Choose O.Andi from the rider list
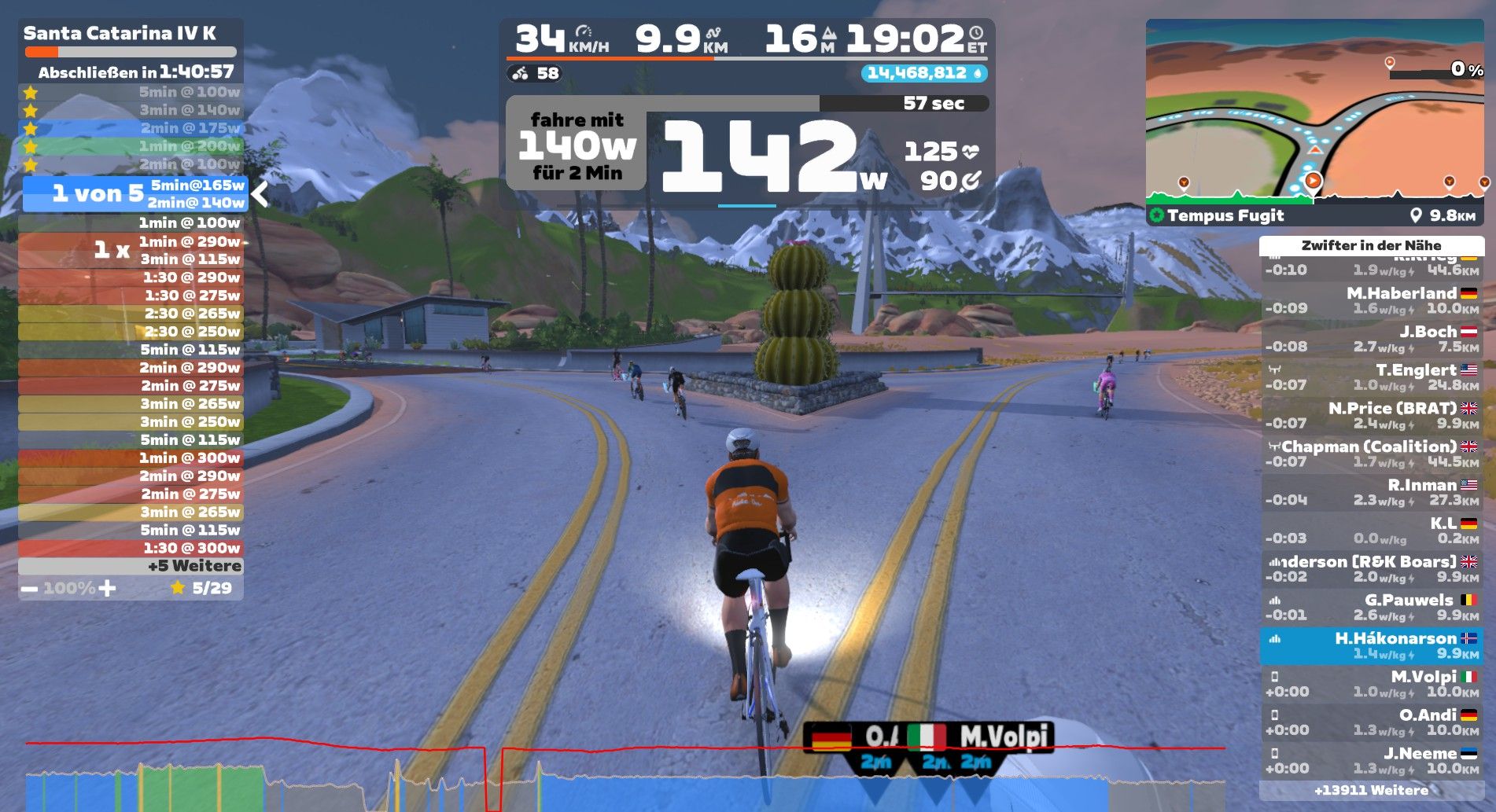Viewport: 1496px width, 812px height. point(1371,722)
